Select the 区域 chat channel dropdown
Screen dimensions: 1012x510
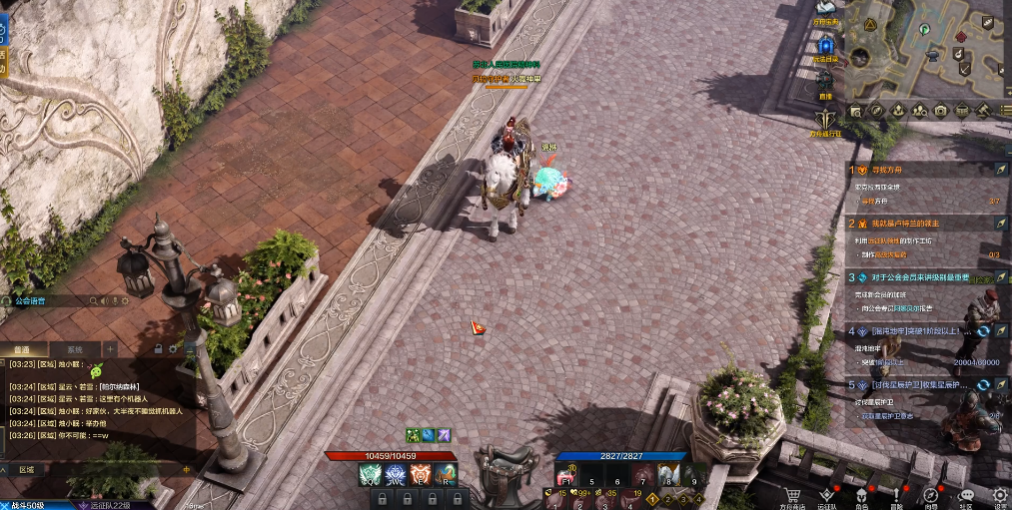tap(26, 469)
